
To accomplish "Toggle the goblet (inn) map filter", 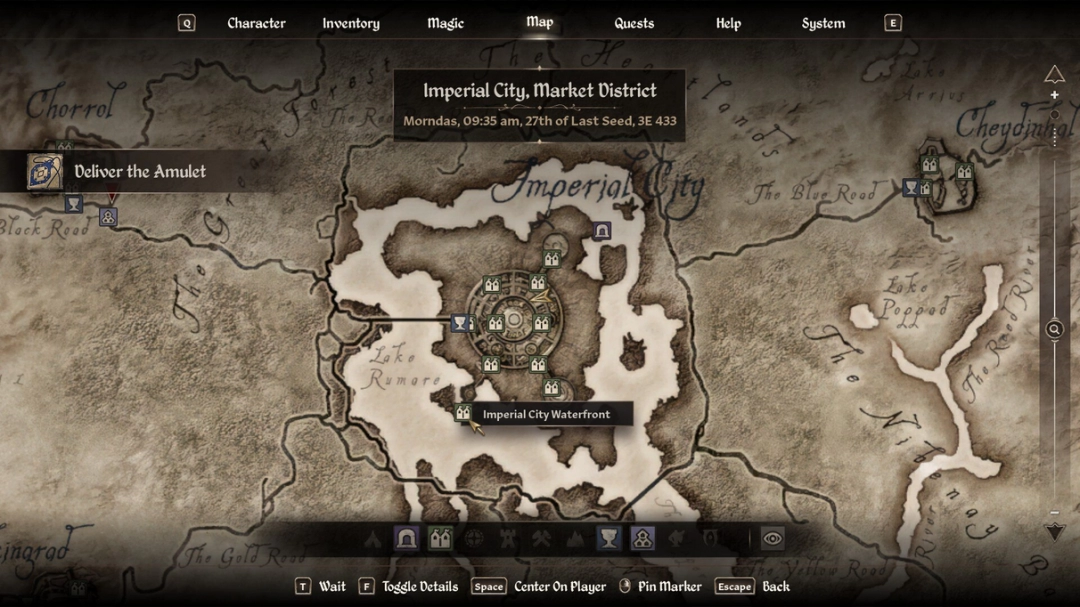I will click(608, 539).
